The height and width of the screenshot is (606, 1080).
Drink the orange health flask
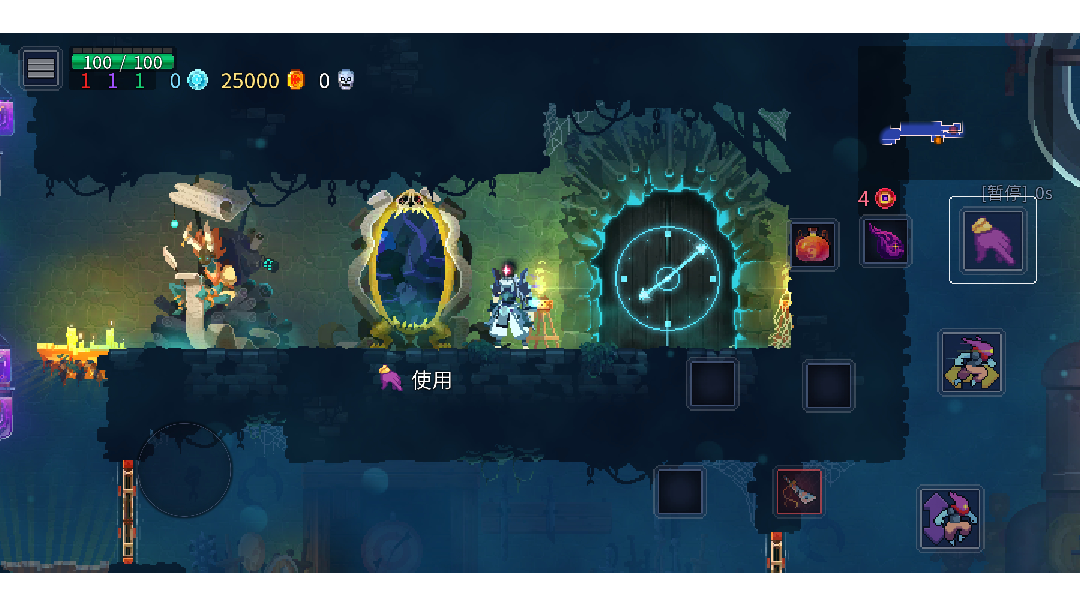(813, 243)
